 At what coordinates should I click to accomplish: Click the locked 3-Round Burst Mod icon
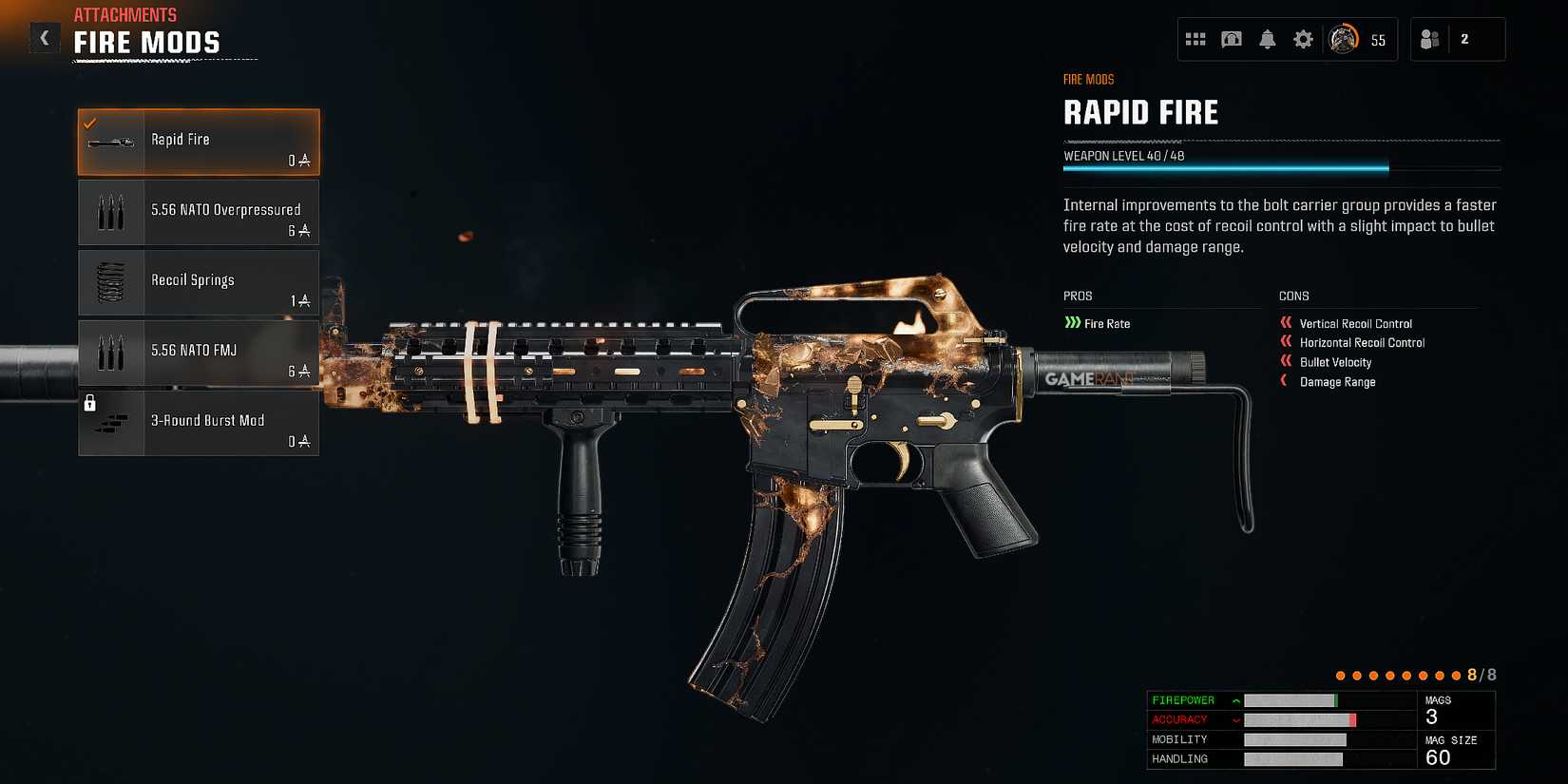point(110,422)
